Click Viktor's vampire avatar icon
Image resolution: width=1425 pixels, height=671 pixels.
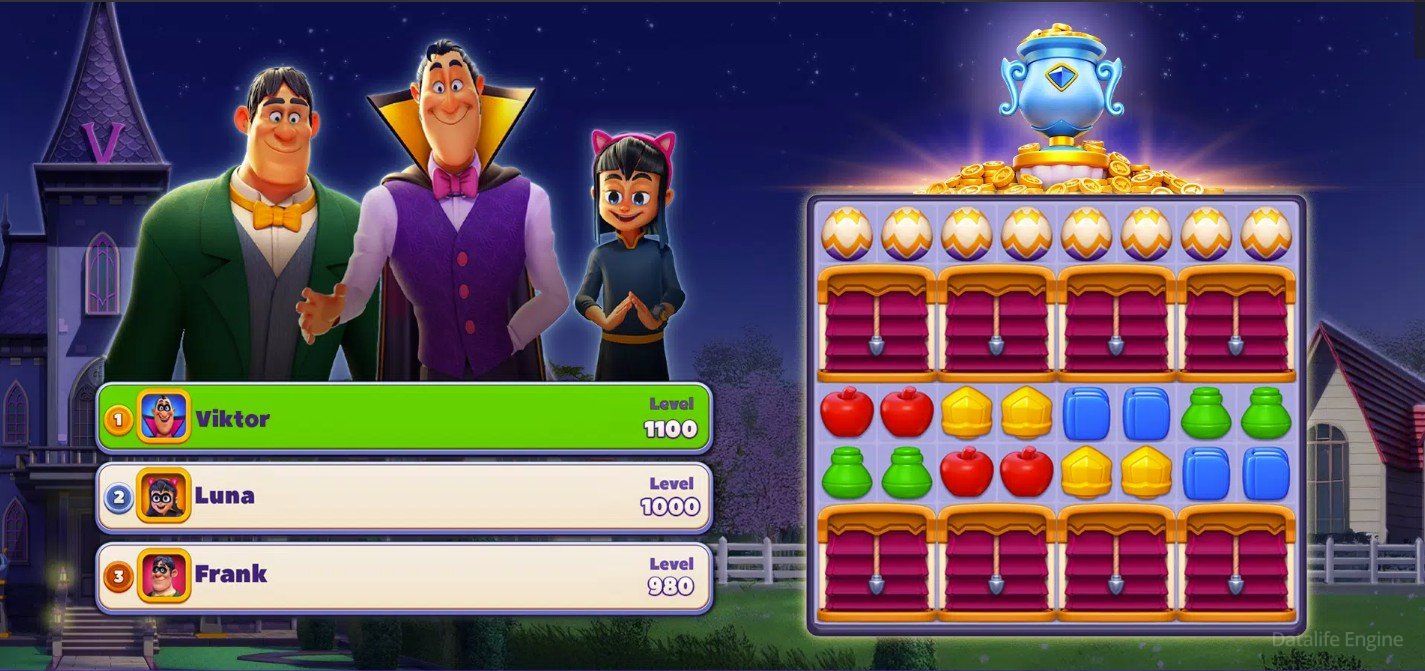click(163, 416)
